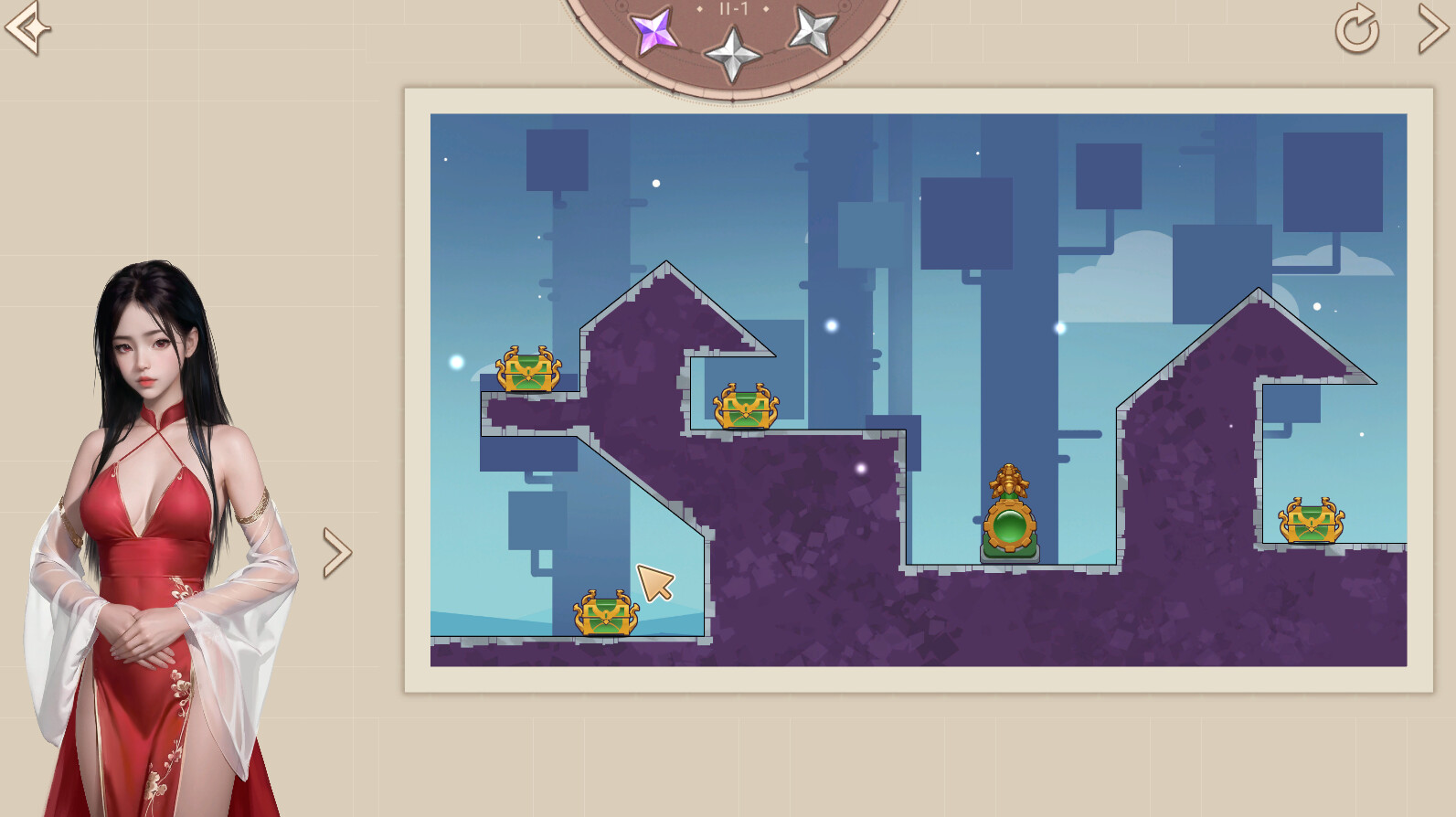Screen dimensions: 1456x817
Task: Click the center silver star
Action: click(732, 52)
